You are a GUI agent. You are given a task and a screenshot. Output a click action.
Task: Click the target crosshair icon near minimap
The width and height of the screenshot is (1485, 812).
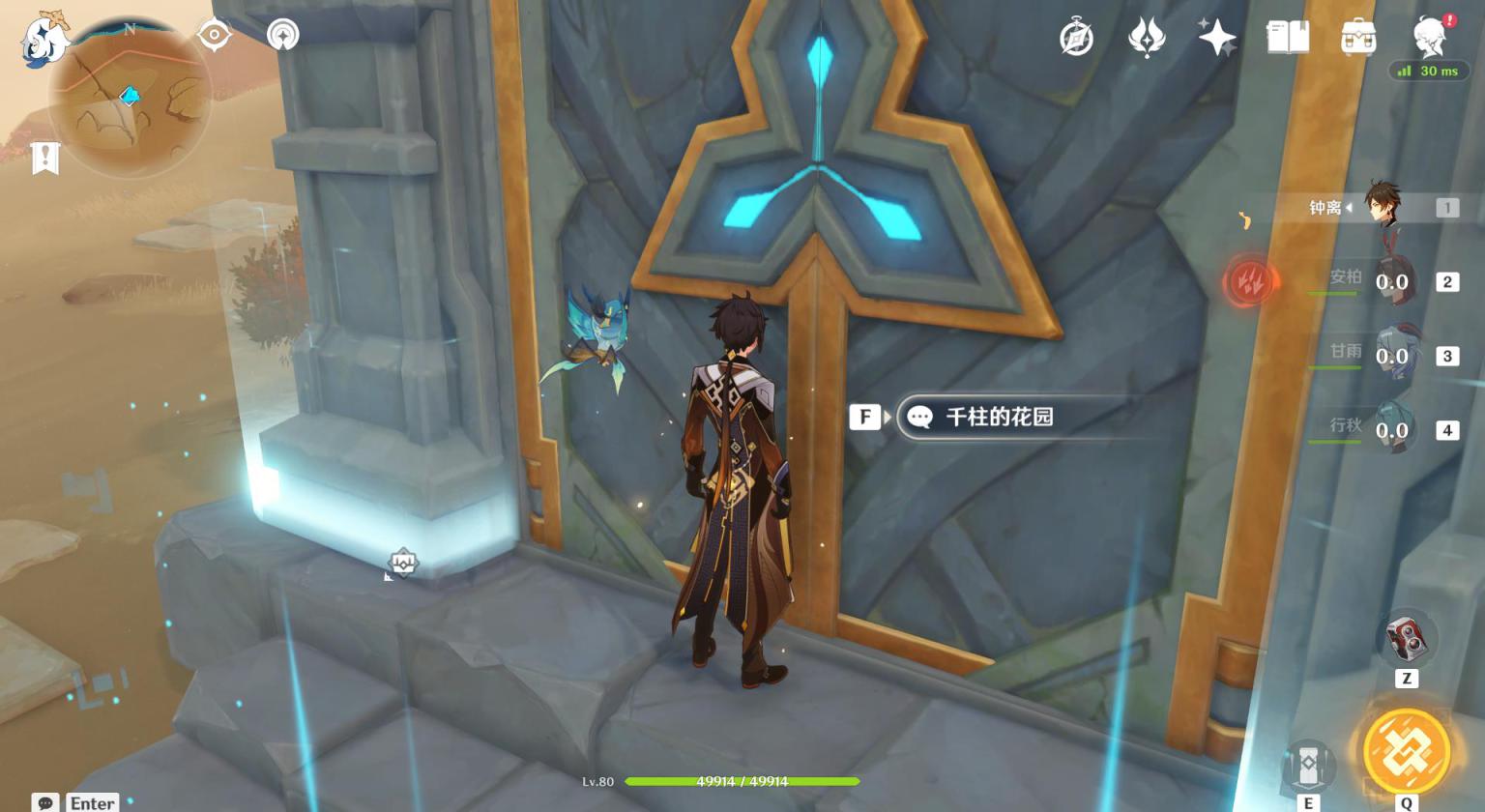point(214,35)
